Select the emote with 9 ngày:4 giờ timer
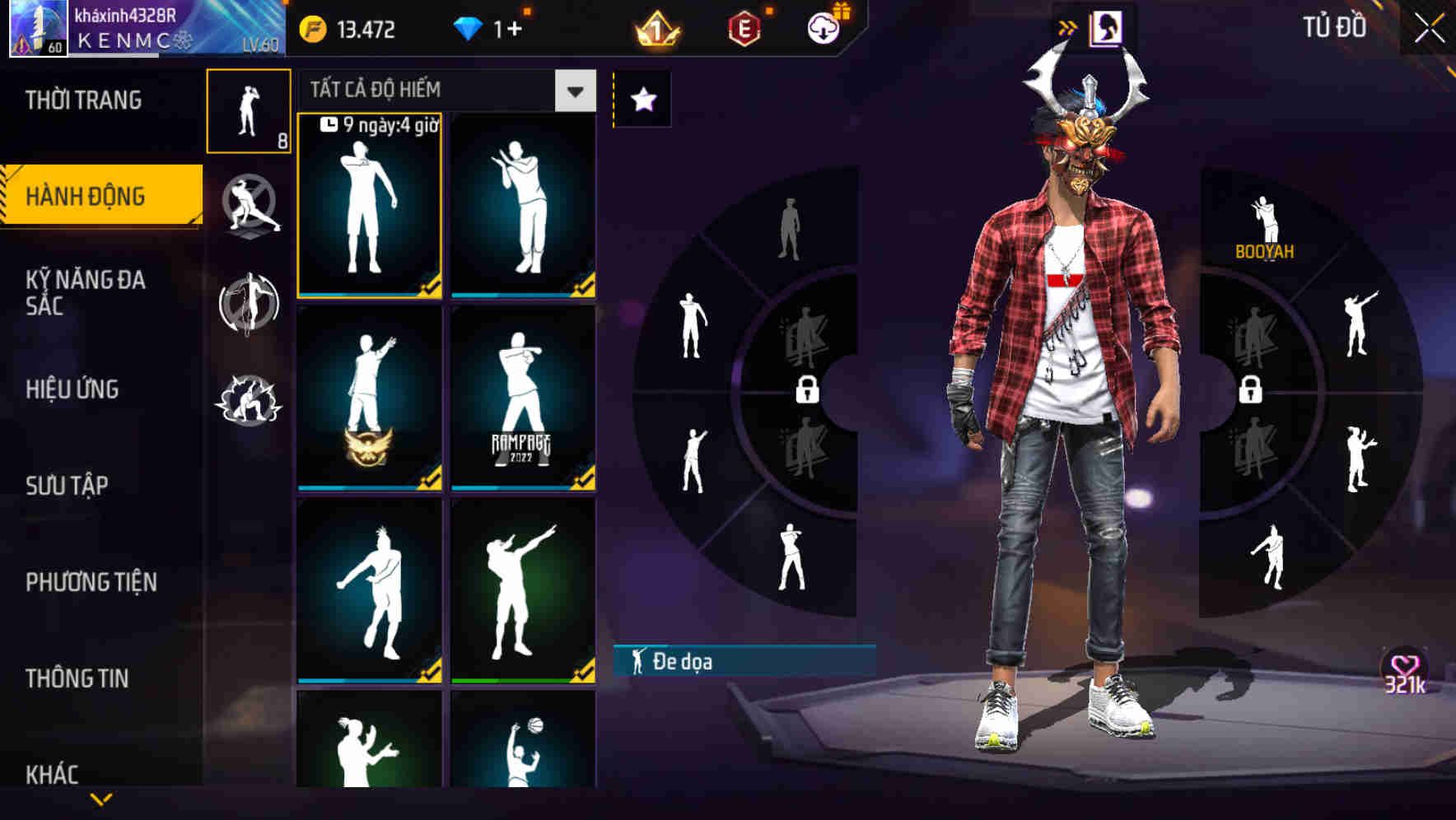This screenshot has height=820, width=1456. [x=369, y=206]
